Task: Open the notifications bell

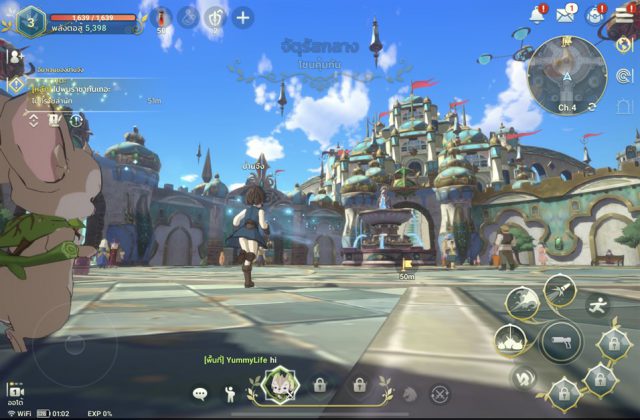Action: [x=536, y=14]
